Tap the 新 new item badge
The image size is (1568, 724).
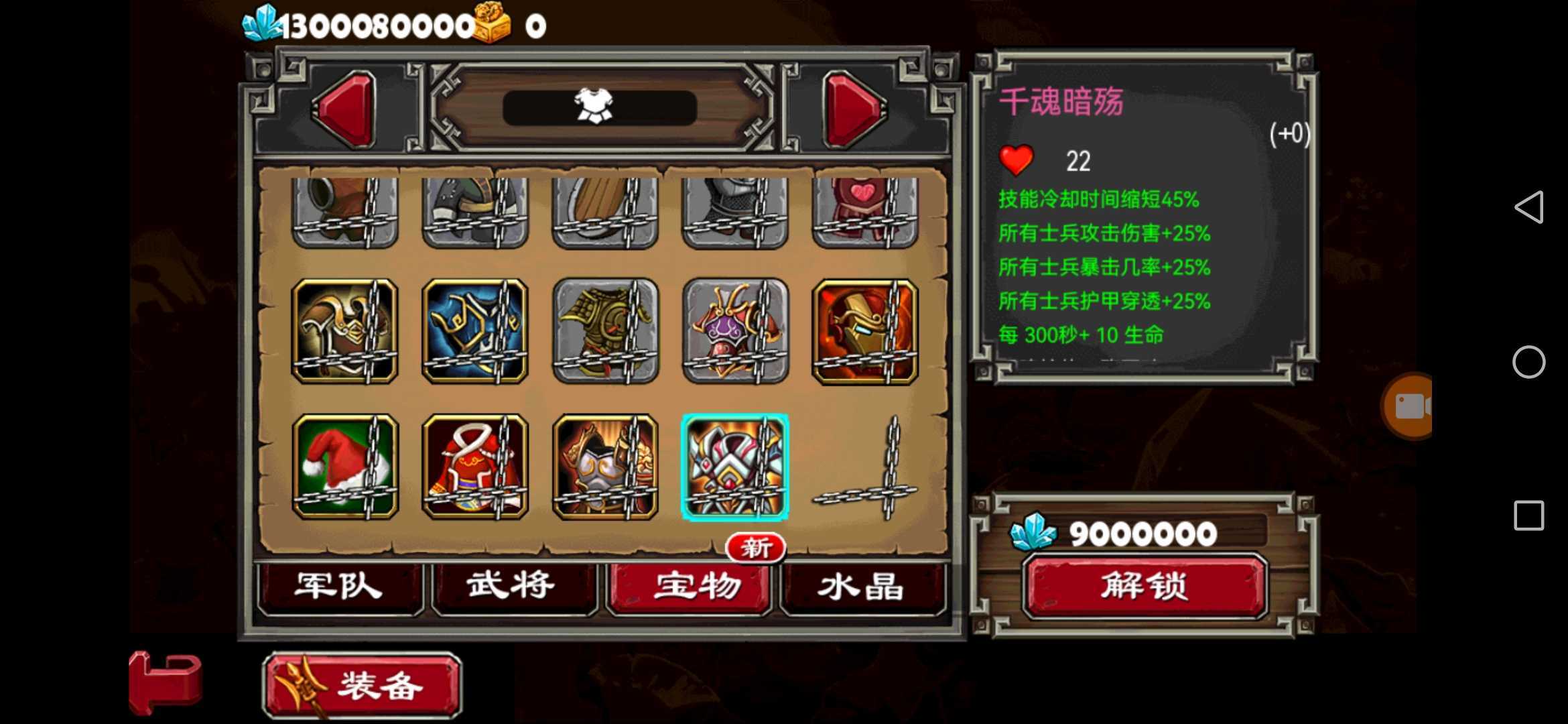click(756, 547)
